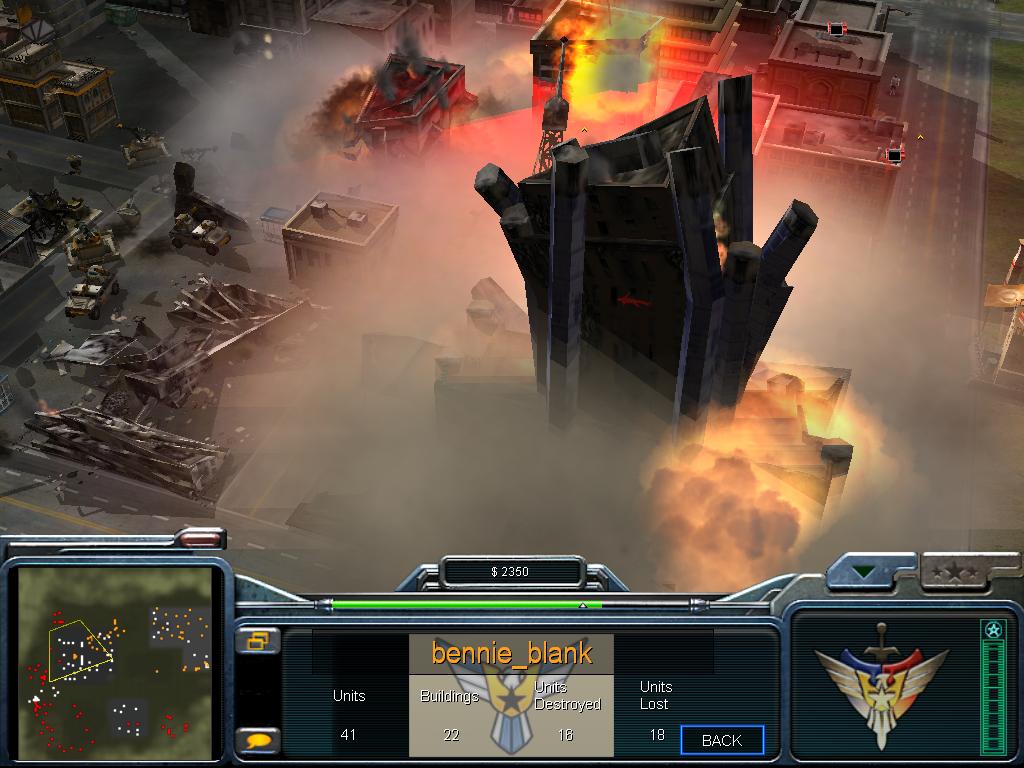Select the bennie_blank player name panel
This screenshot has width=1024, height=768.
coord(511,654)
